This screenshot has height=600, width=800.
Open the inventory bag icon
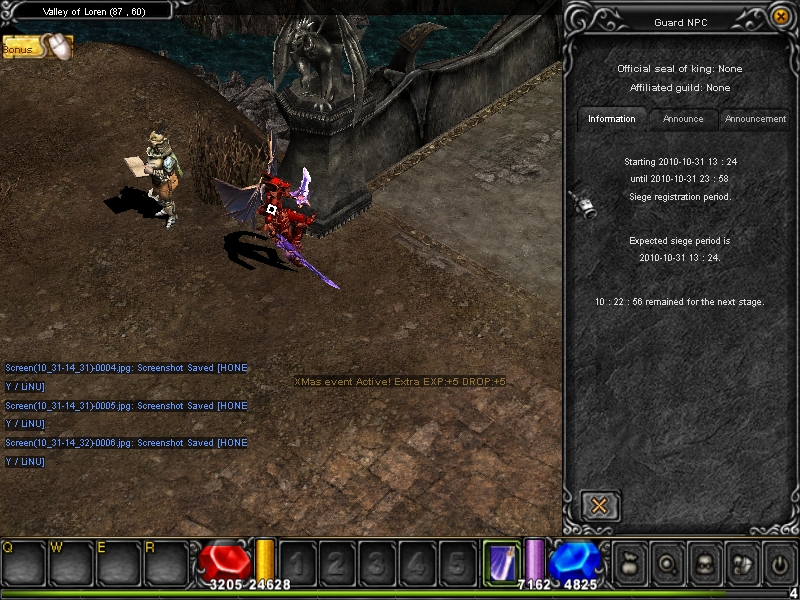pos(631,562)
